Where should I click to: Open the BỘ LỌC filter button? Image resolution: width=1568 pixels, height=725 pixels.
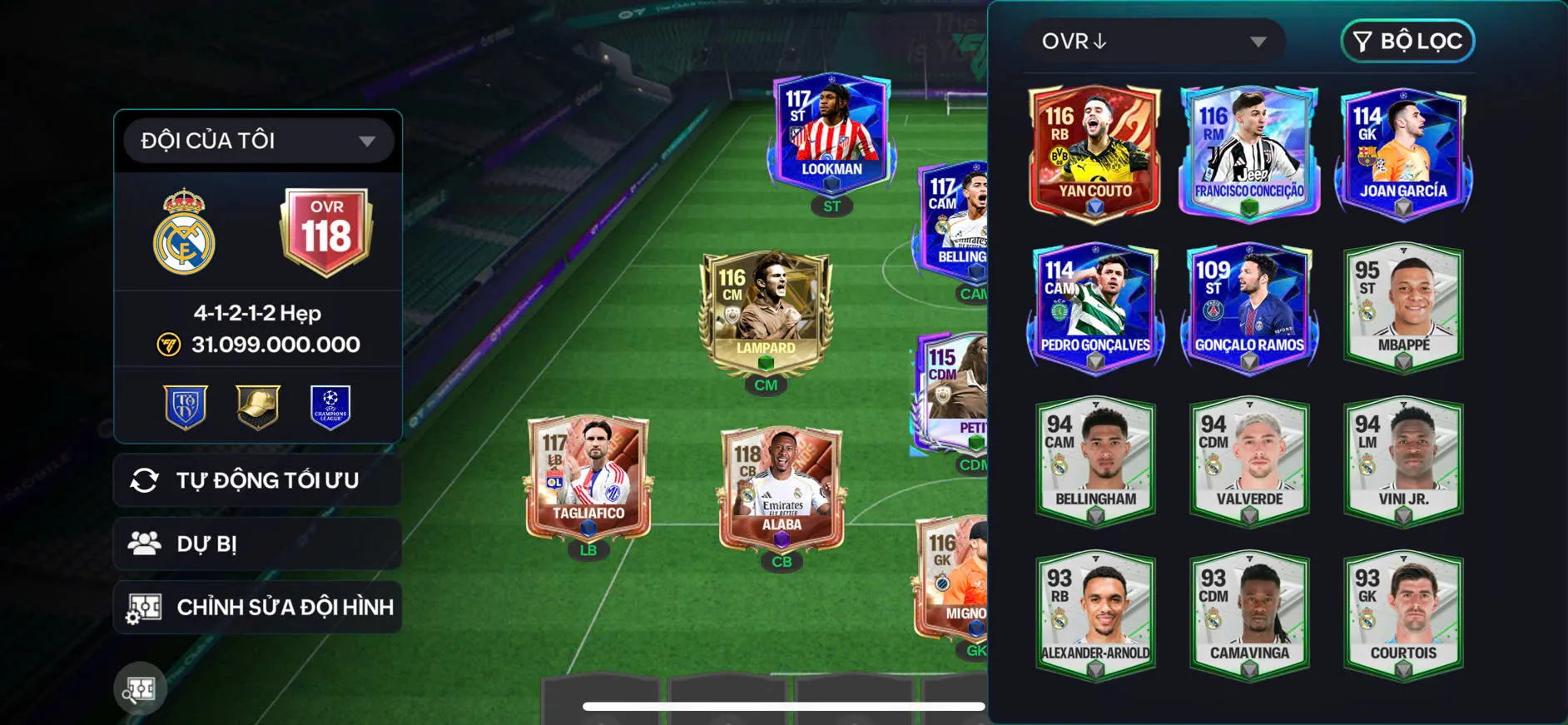click(x=1407, y=42)
